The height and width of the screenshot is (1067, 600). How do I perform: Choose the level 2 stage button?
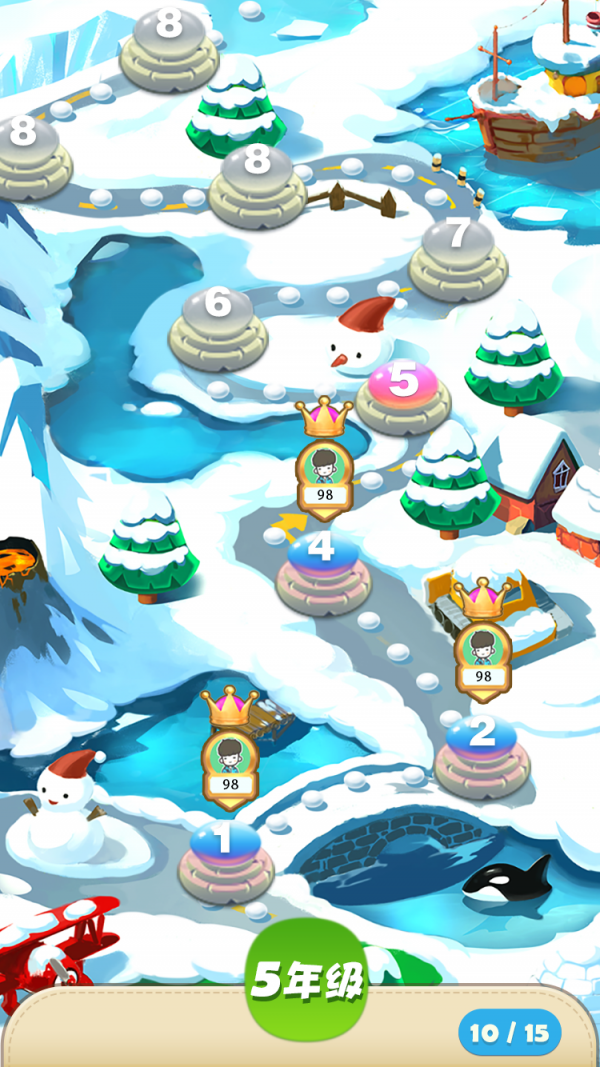(x=481, y=737)
